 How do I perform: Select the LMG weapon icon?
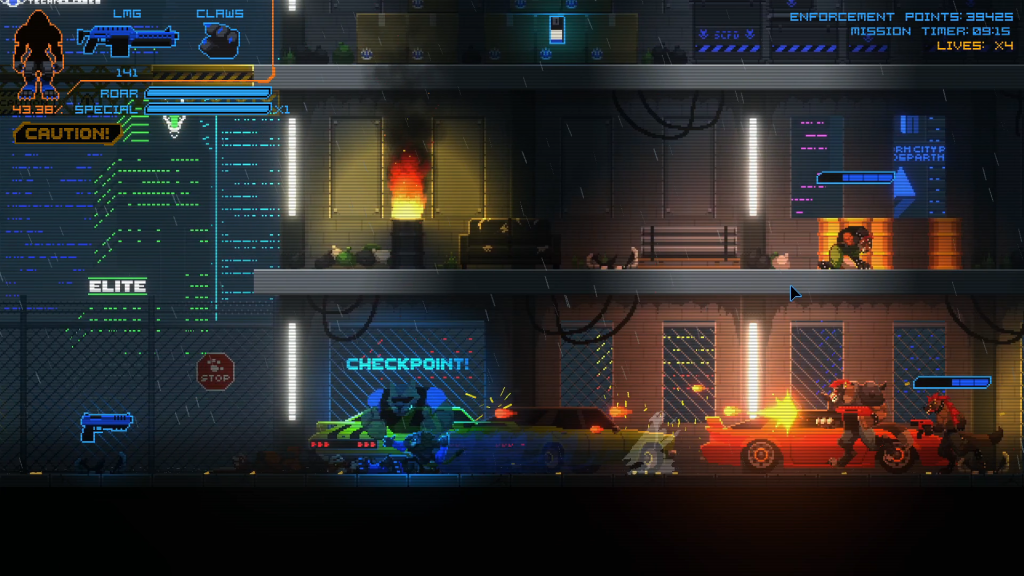[x=127, y=40]
